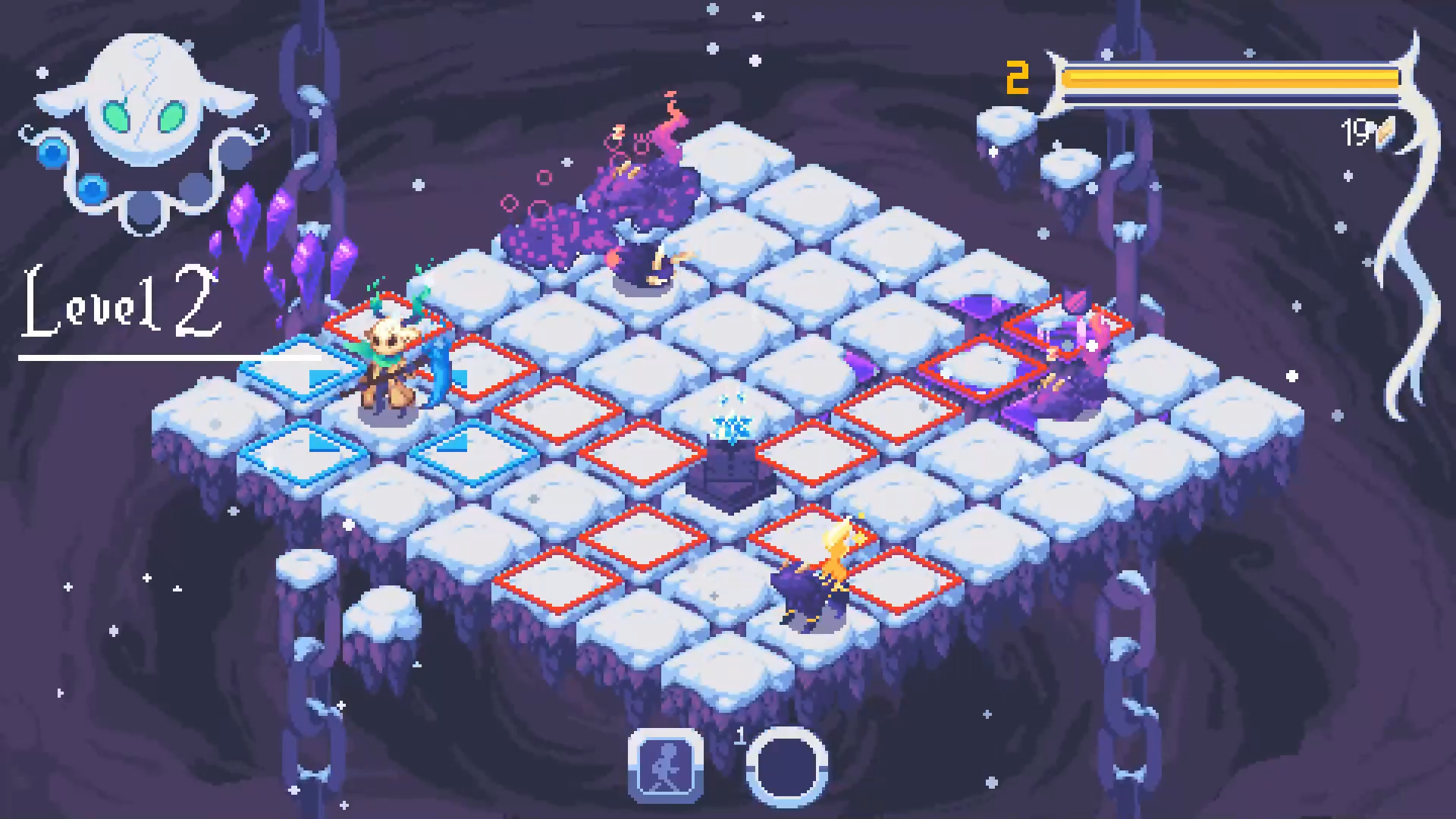Image resolution: width=1456 pixels, height=819 pixels.
Task: Activate the circular ability slot numbered 1
Action: 786,767
